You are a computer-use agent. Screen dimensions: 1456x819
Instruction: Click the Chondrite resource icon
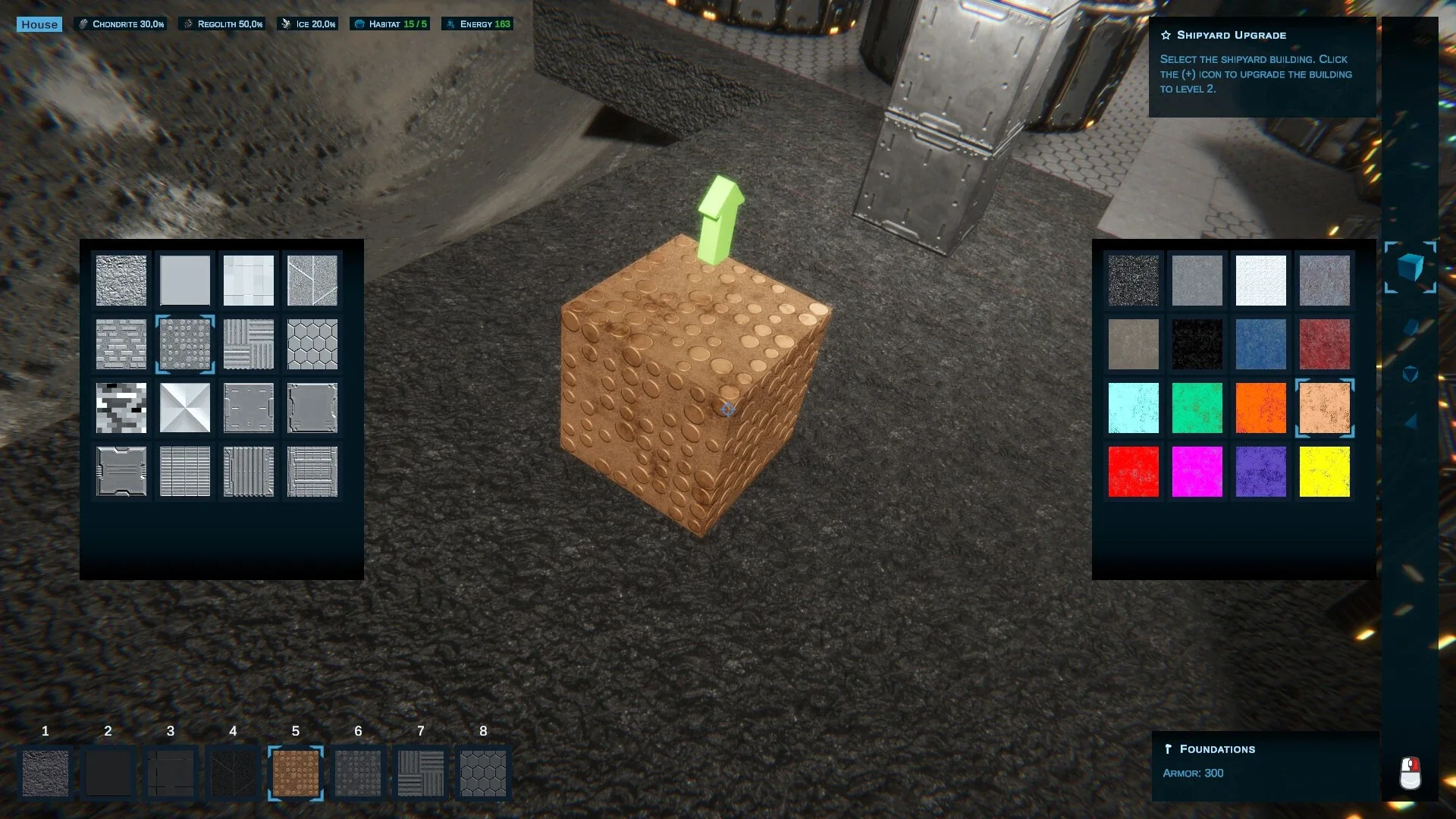83,24
